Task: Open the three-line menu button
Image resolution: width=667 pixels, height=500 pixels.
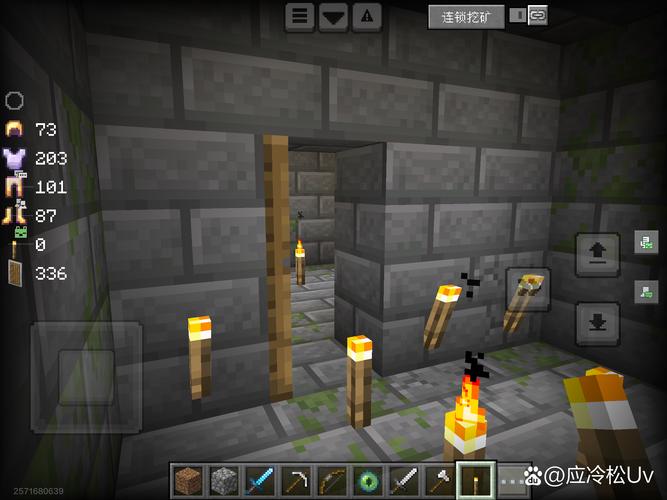Action: (x=299, y=16)
